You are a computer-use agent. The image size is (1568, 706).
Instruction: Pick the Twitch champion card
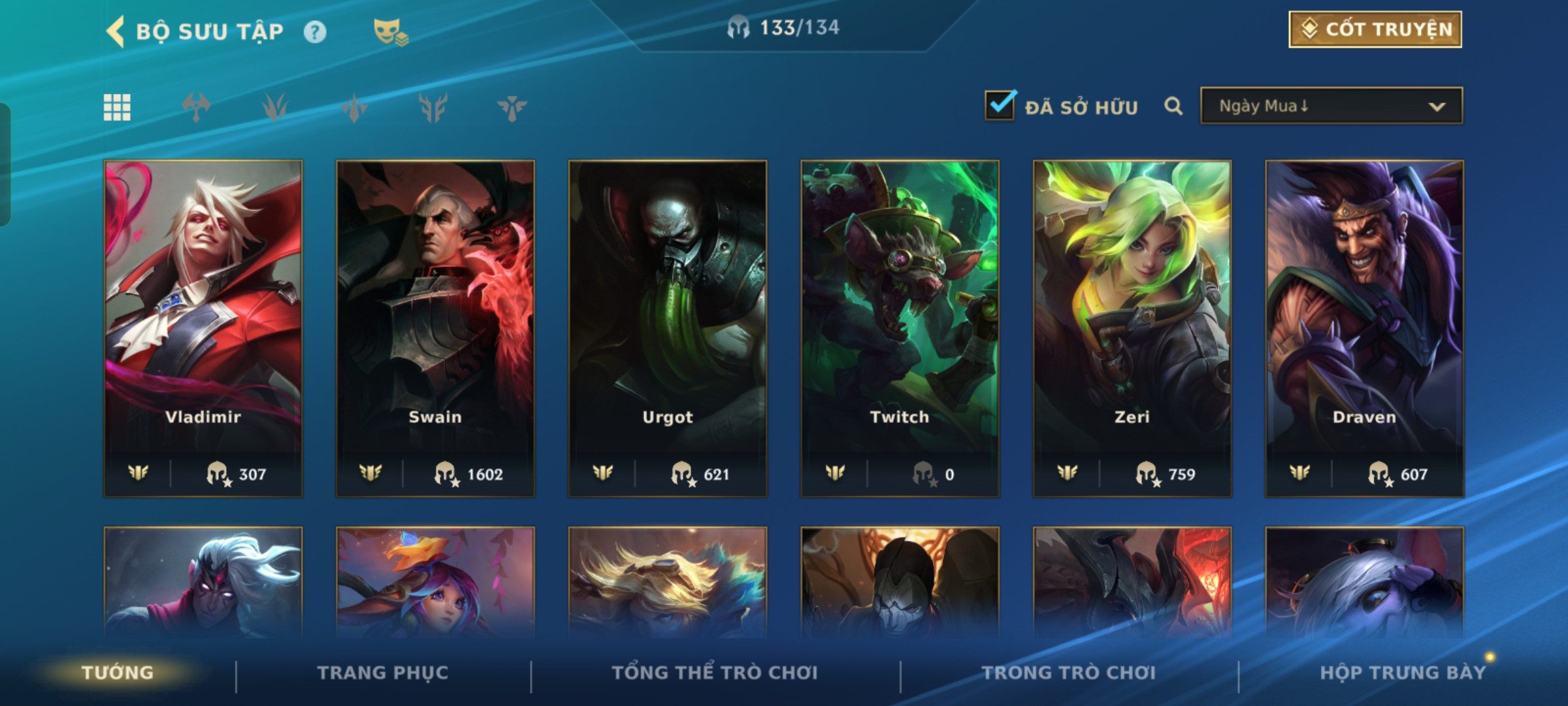900,327
